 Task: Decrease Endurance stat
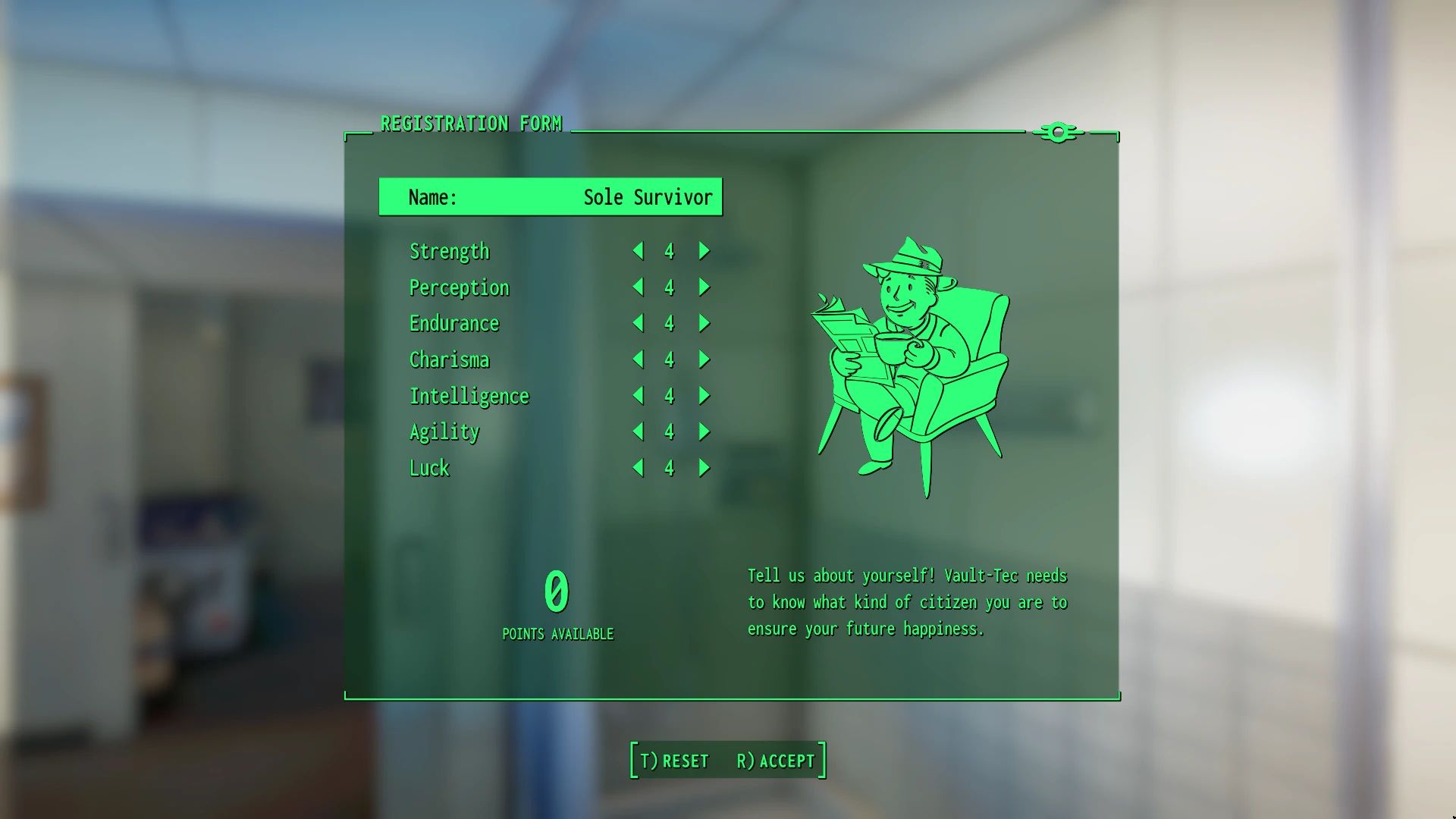click(638, 323)
